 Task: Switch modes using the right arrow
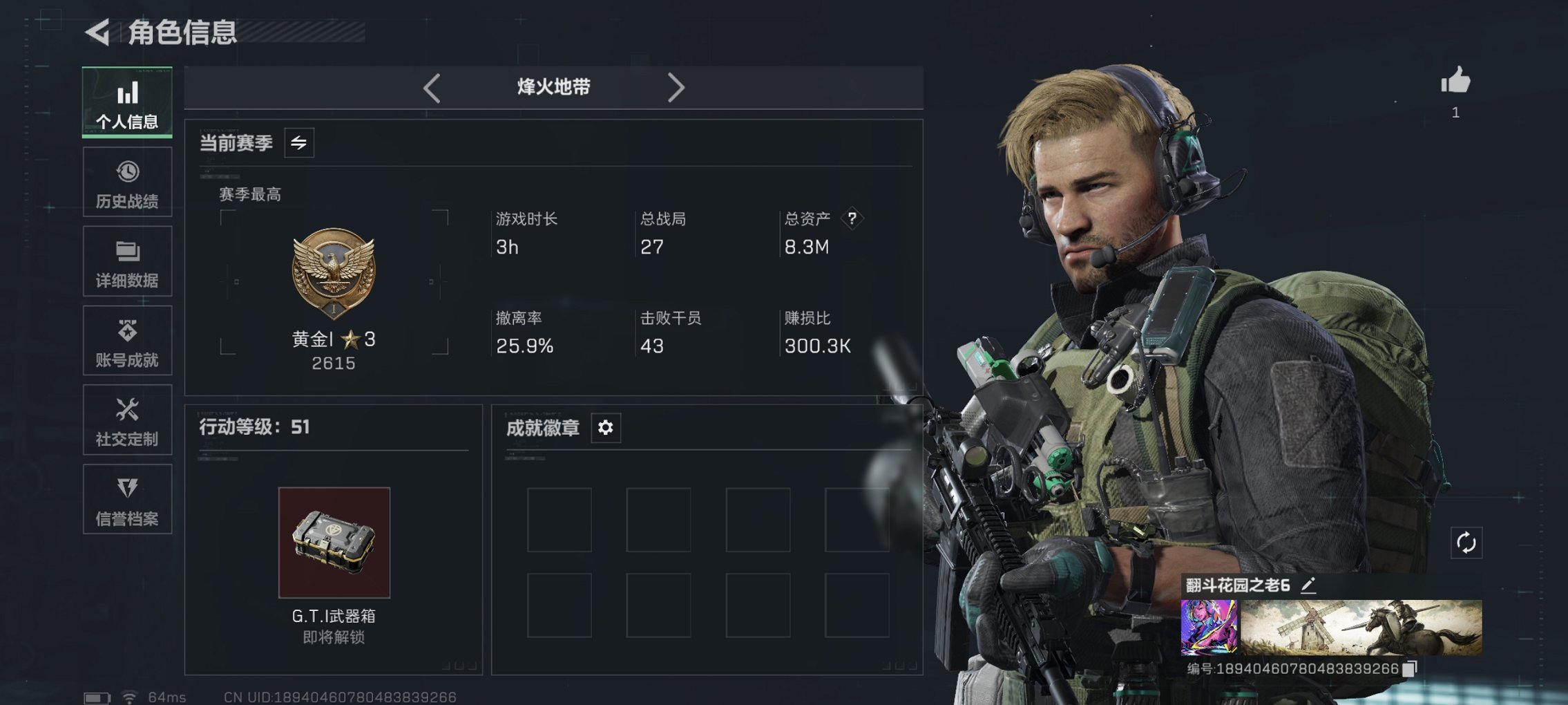coord(676,87)
